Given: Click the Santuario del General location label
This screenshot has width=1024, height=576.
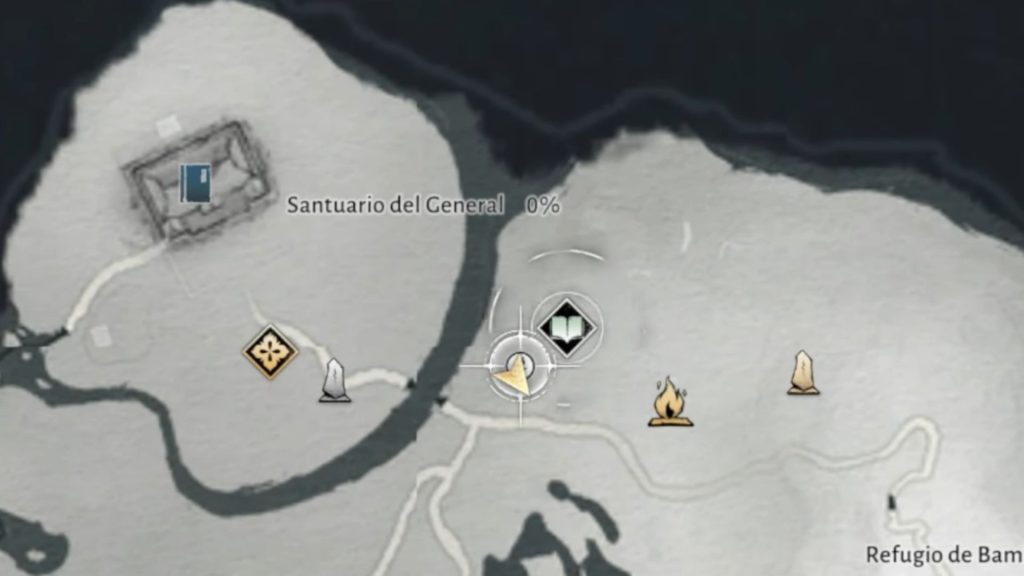Looking at the screenshot, I should click(x=395, y=205).
